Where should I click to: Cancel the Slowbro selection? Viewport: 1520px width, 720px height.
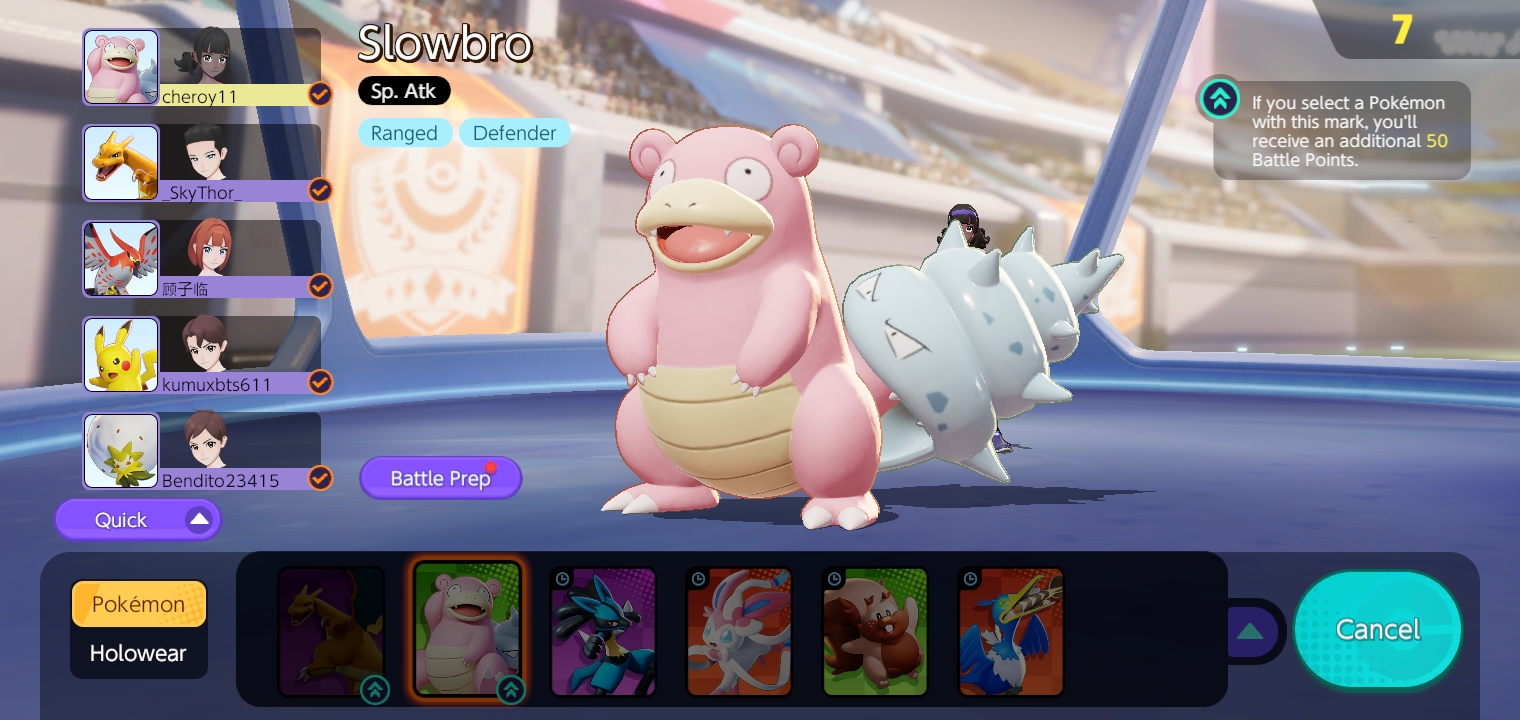tap(1377, 629)
